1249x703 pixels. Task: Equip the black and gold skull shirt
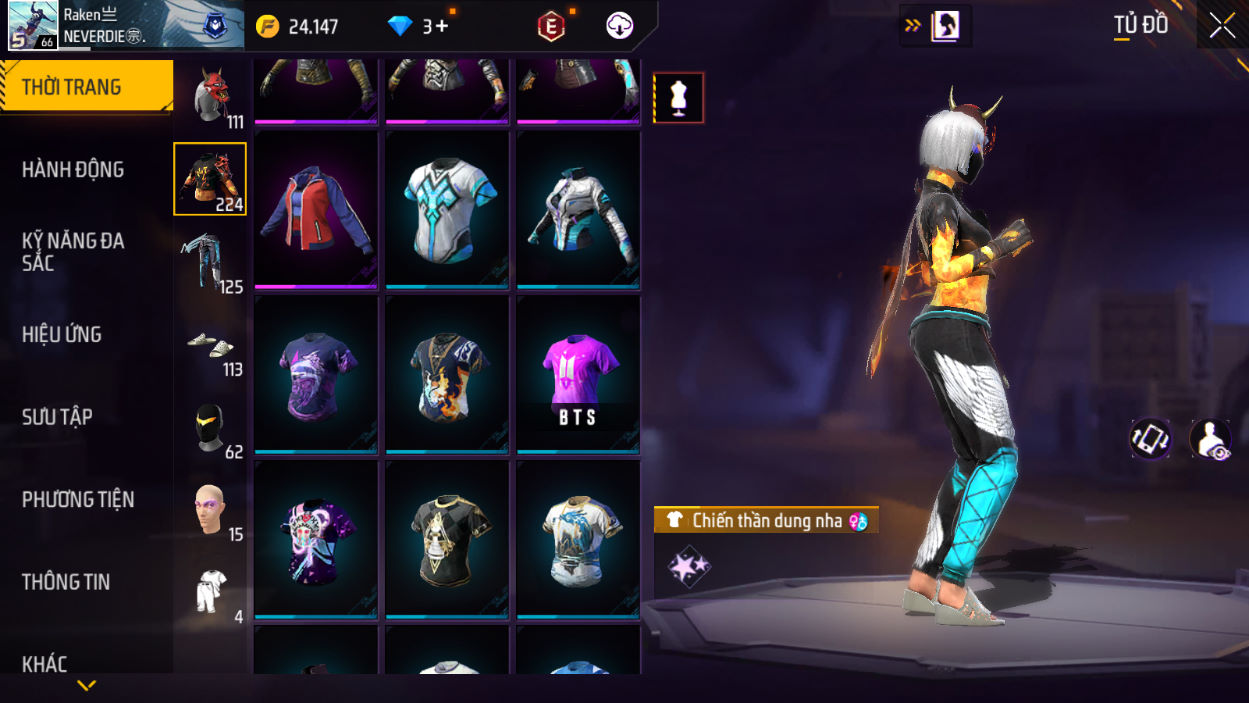(x=447, y=539)
